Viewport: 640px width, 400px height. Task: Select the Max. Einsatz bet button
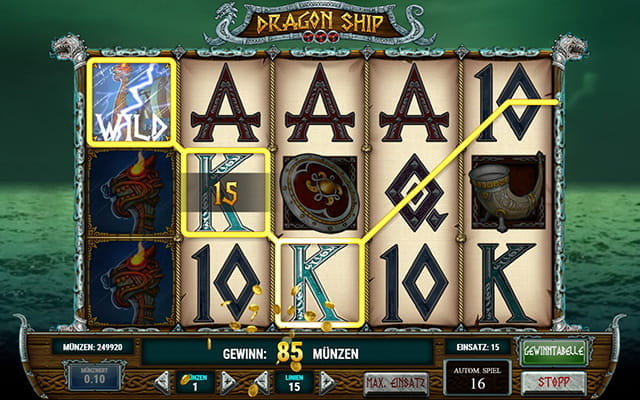pyautogui.click(x=396, y=383)
